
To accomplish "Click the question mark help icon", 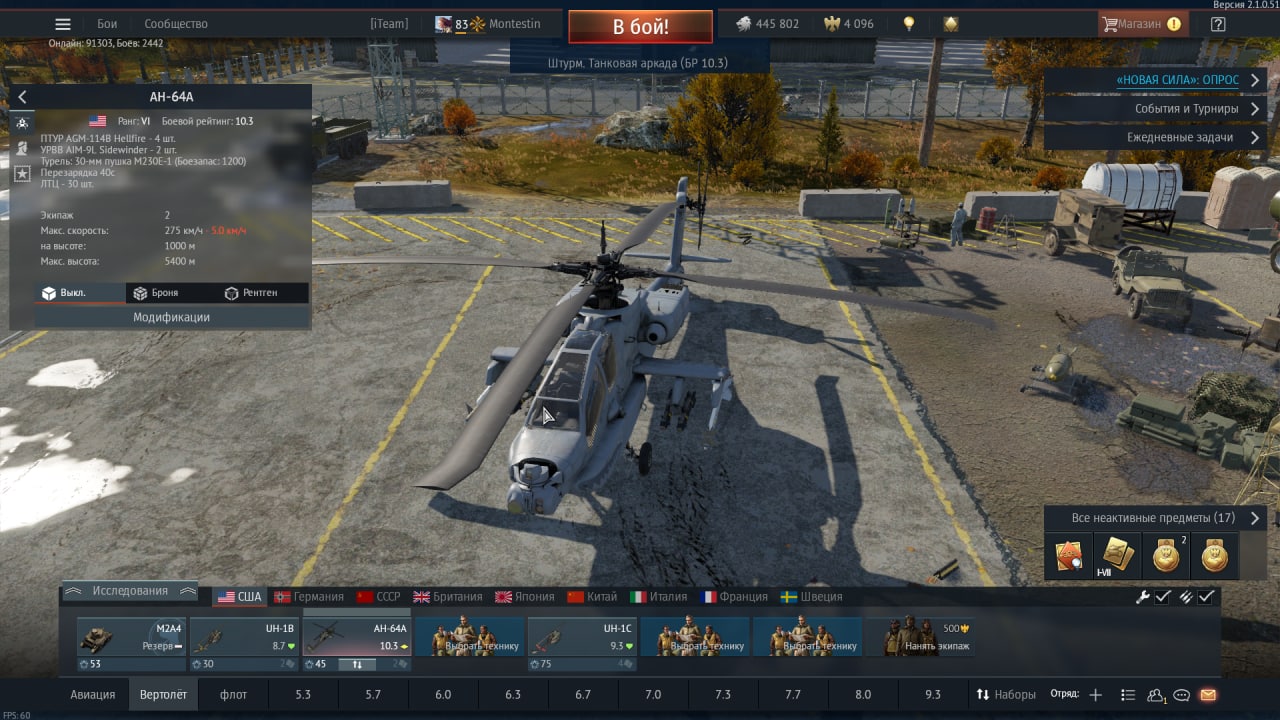I will point(1218,24).
